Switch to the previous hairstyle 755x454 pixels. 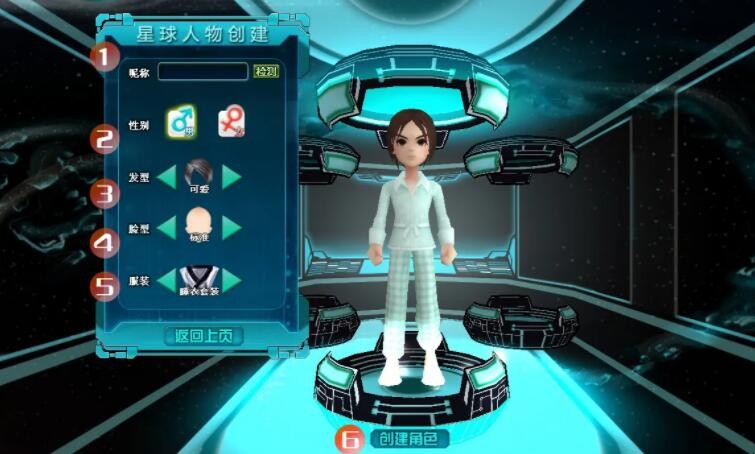(x=166, y=176)
